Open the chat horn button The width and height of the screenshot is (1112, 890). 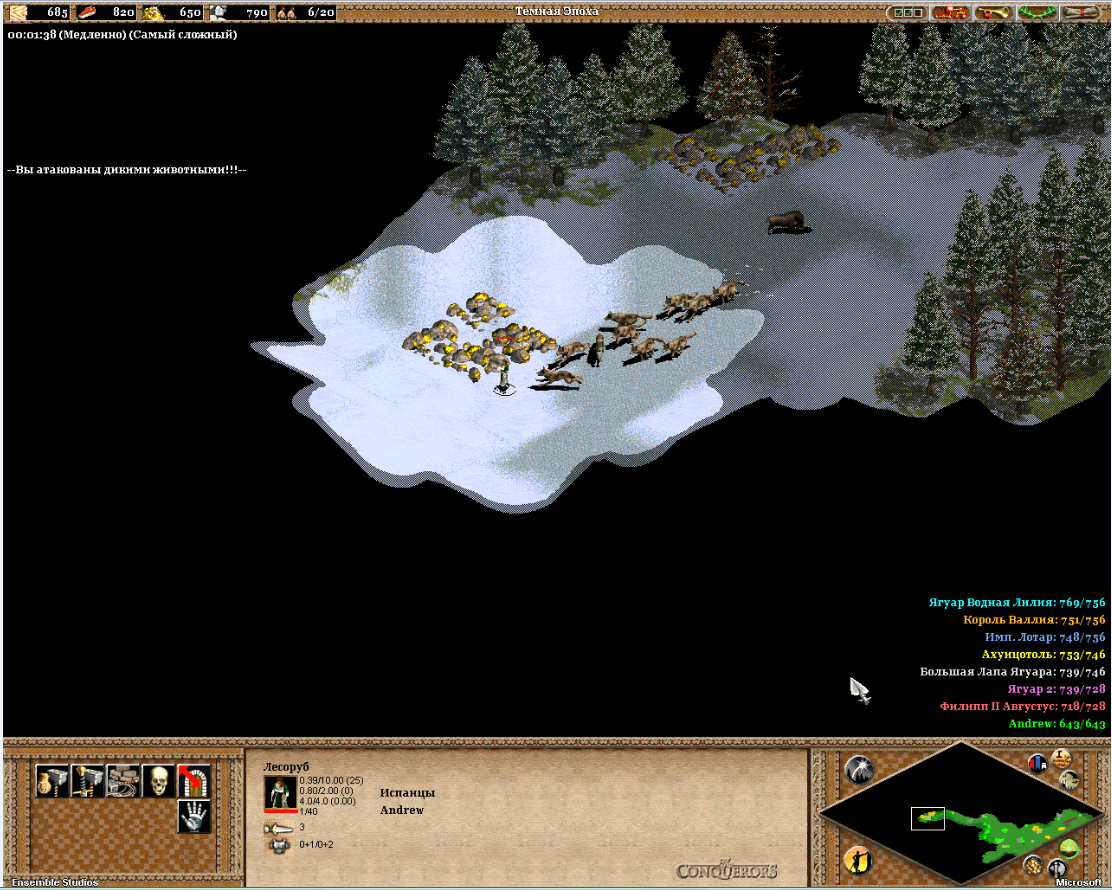pos(994,13)
